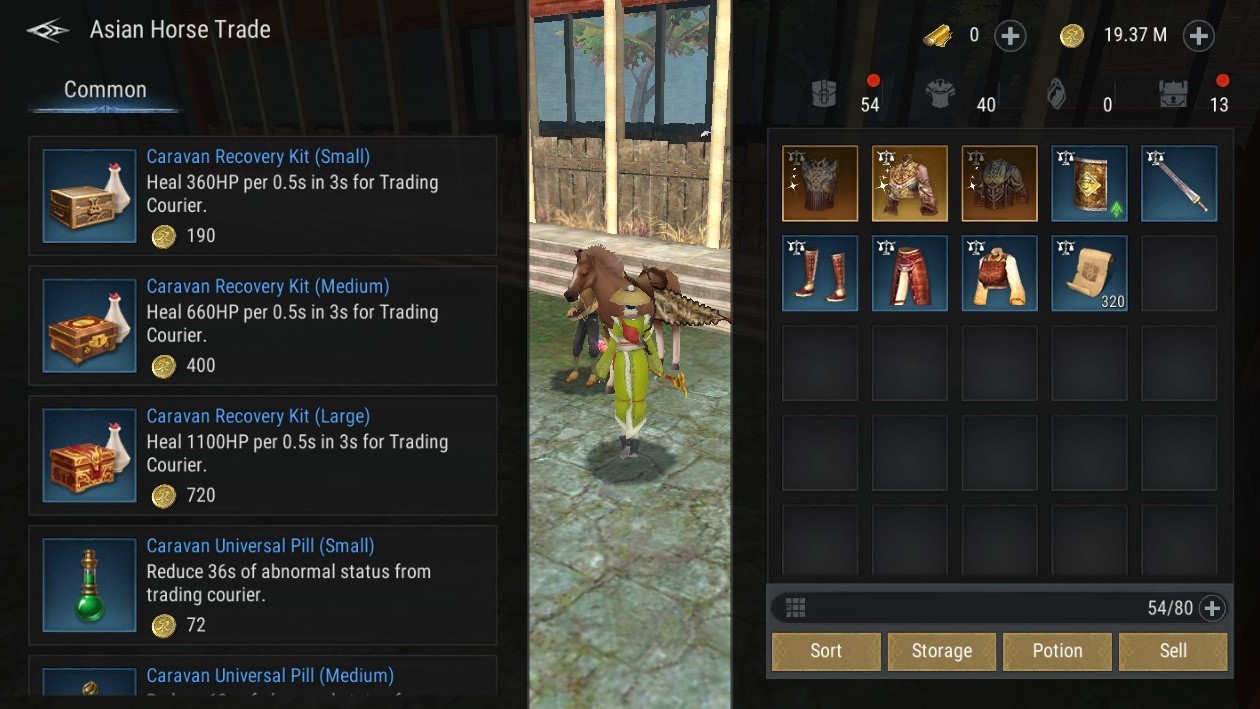Add gold bars with plus button
The image size is (1260, 709).
coord(1010,36)
